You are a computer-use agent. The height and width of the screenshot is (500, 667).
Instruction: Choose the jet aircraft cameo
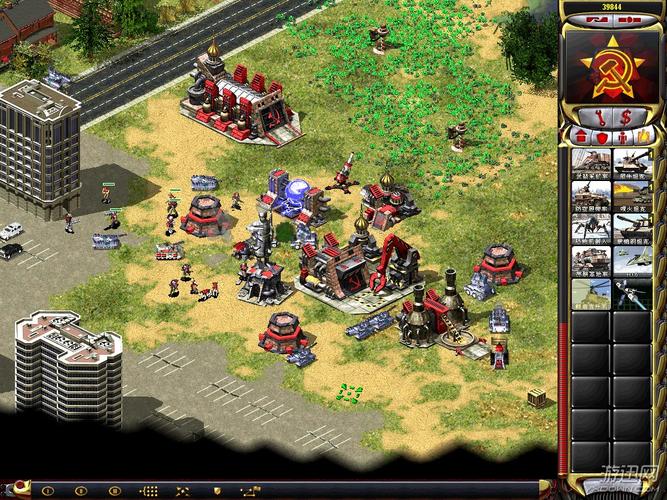632,262
